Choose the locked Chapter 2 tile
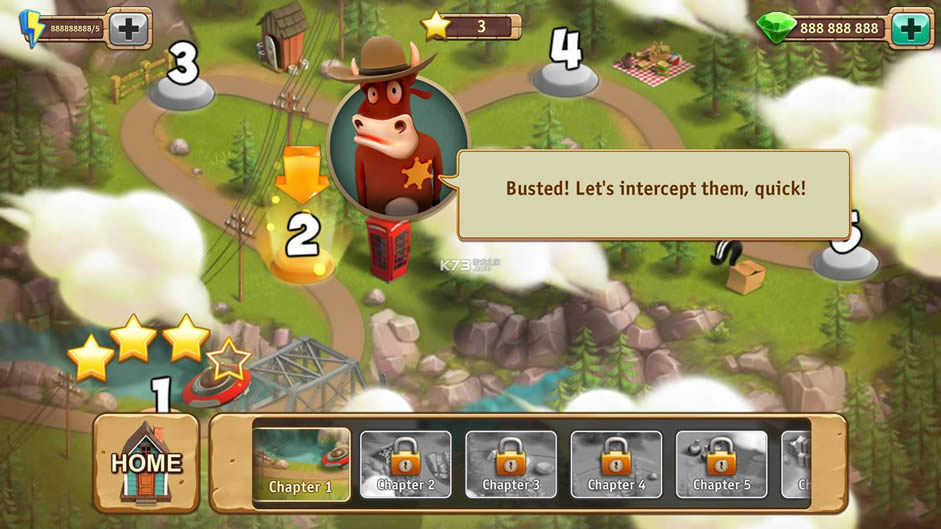 [x=405, y=464]
